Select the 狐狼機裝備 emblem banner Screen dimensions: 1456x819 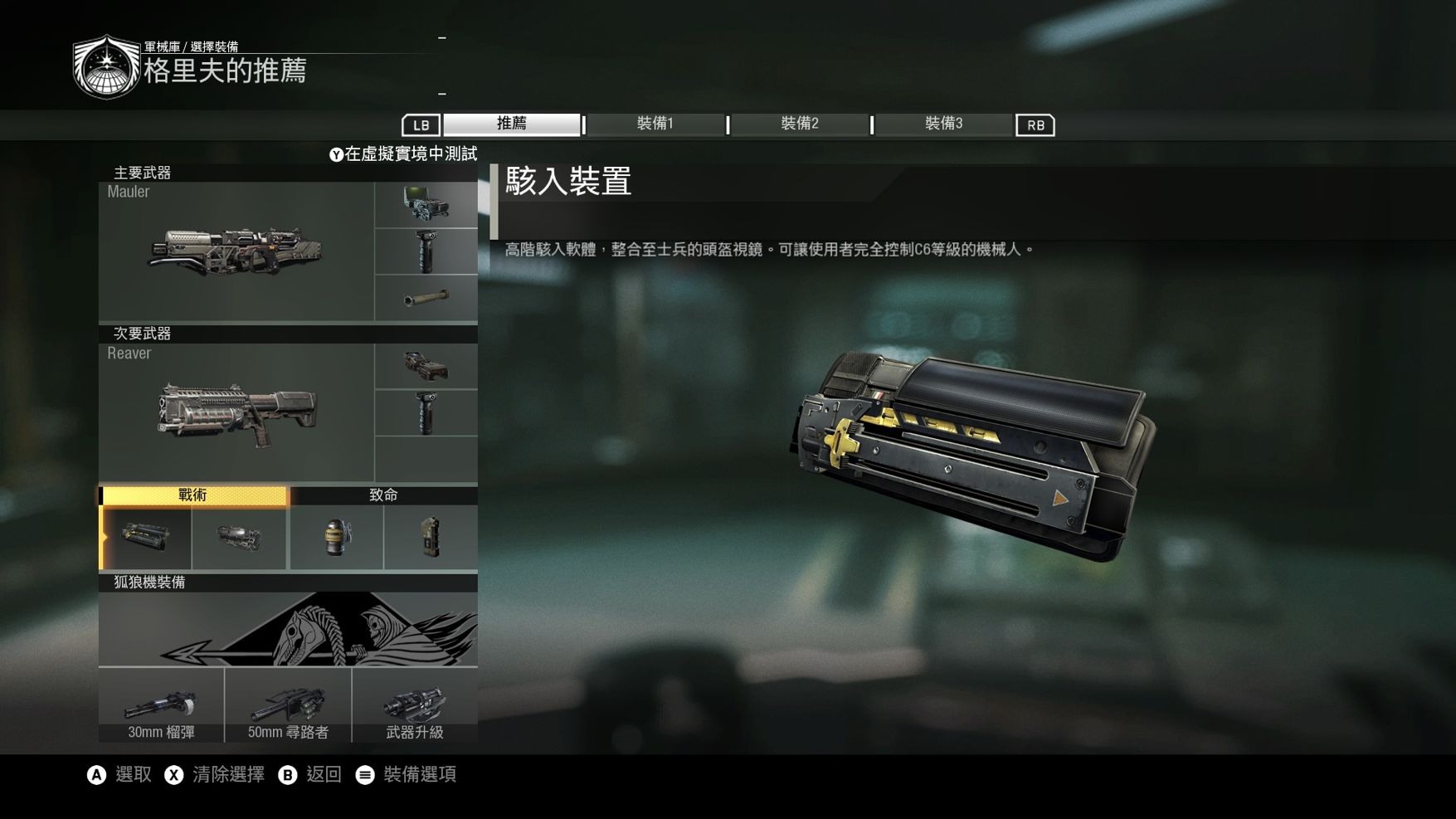pyautogui.click(x=289, y=626)
